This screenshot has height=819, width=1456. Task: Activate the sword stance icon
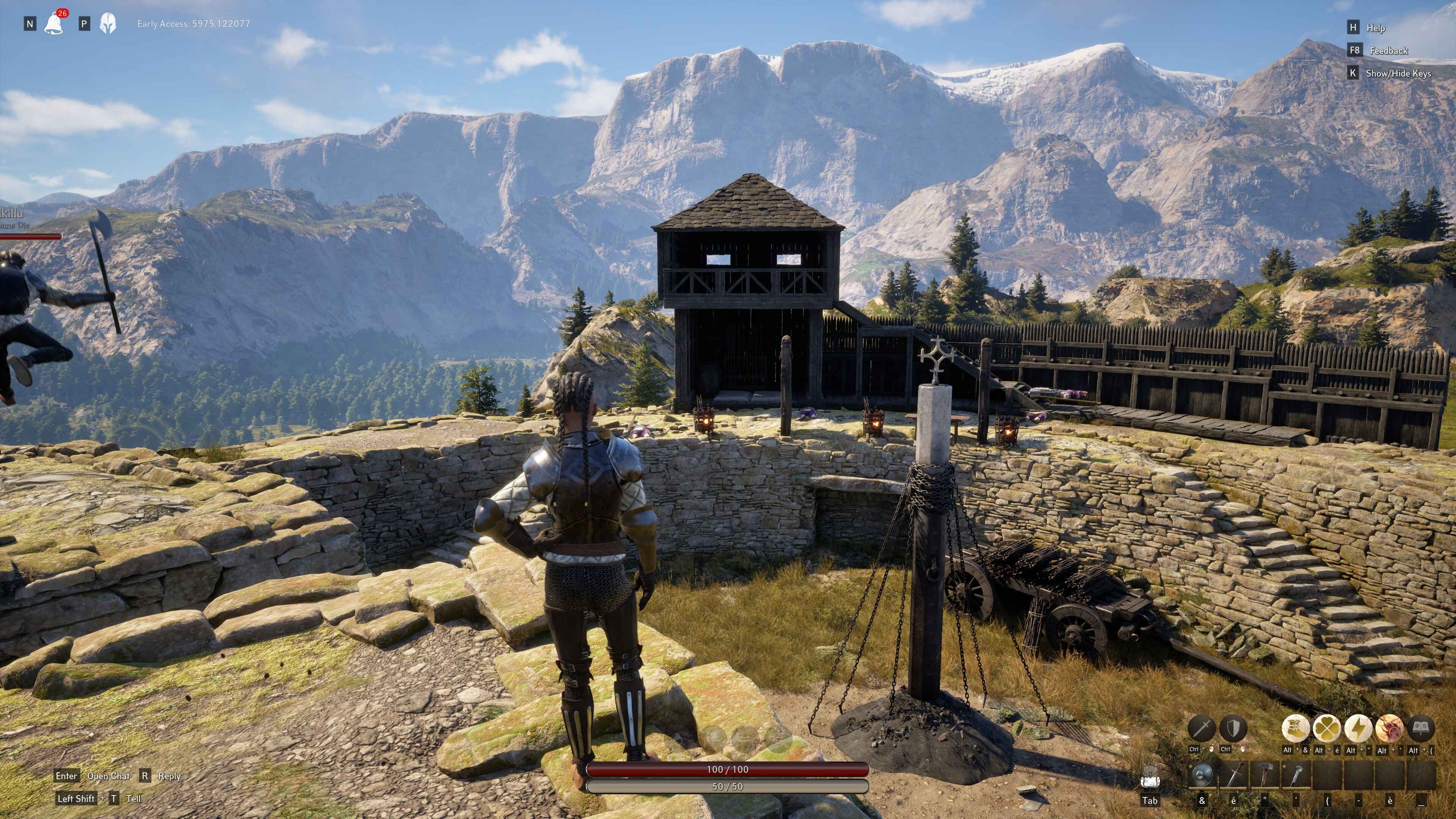click(1202, 728)
